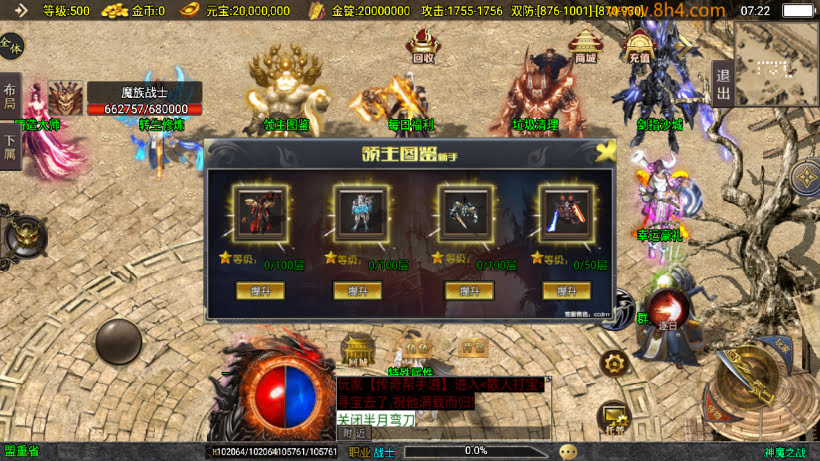
Task: Open the 布局 layout tab
Action: (9, 96)
